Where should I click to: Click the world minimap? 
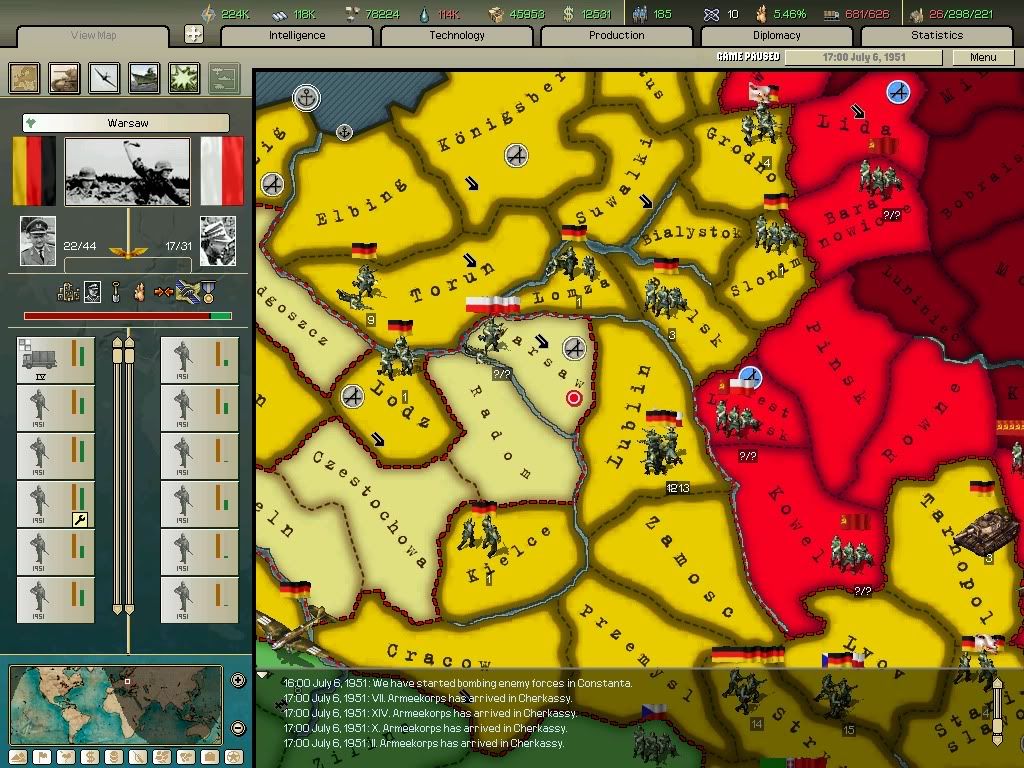[x=116, y=704]
